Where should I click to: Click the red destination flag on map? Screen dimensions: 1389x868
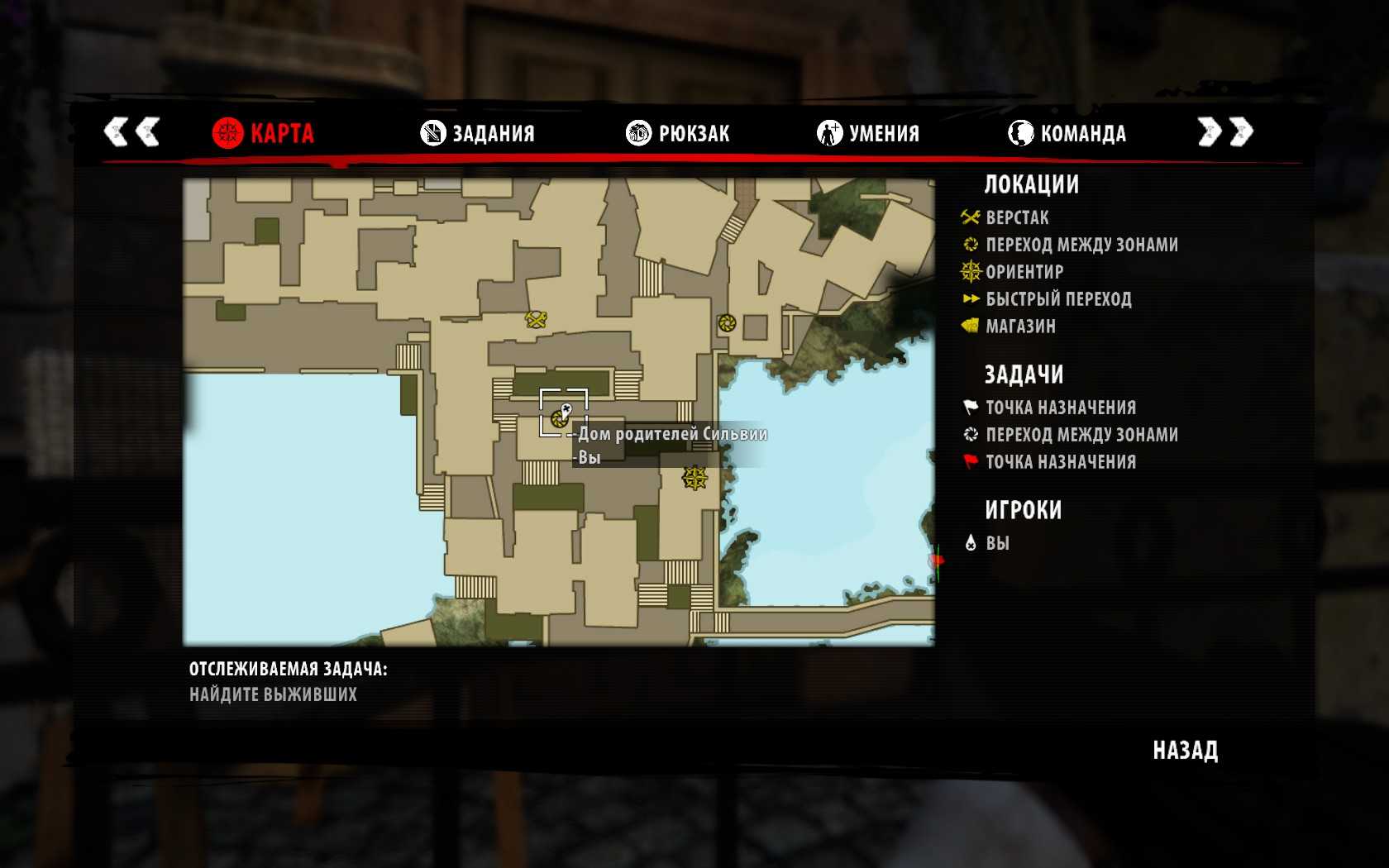(936, 561)
